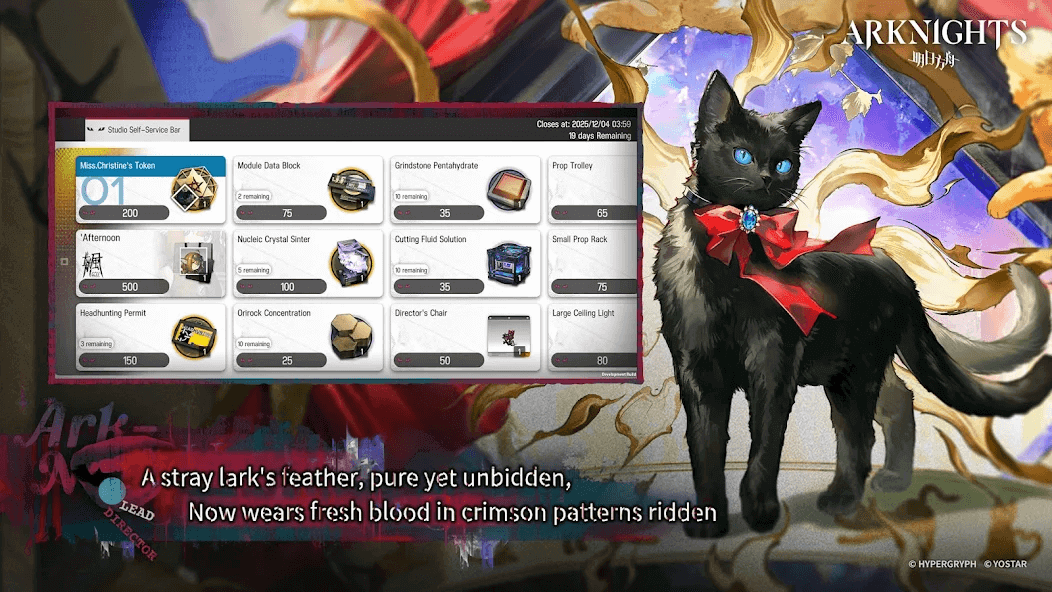Open the Director's Chair furniture item
This screenshot has width=1052, height=592.
click(x=465, y=337)
